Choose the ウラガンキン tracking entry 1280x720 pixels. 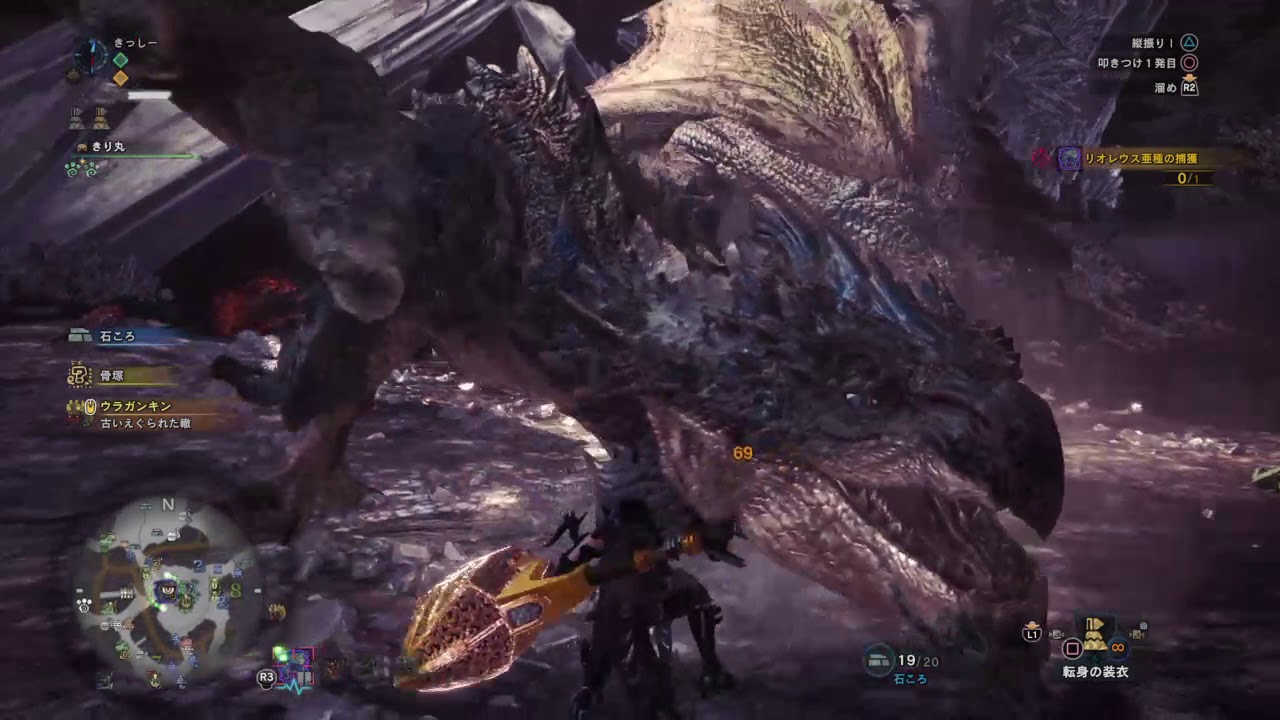135,406
